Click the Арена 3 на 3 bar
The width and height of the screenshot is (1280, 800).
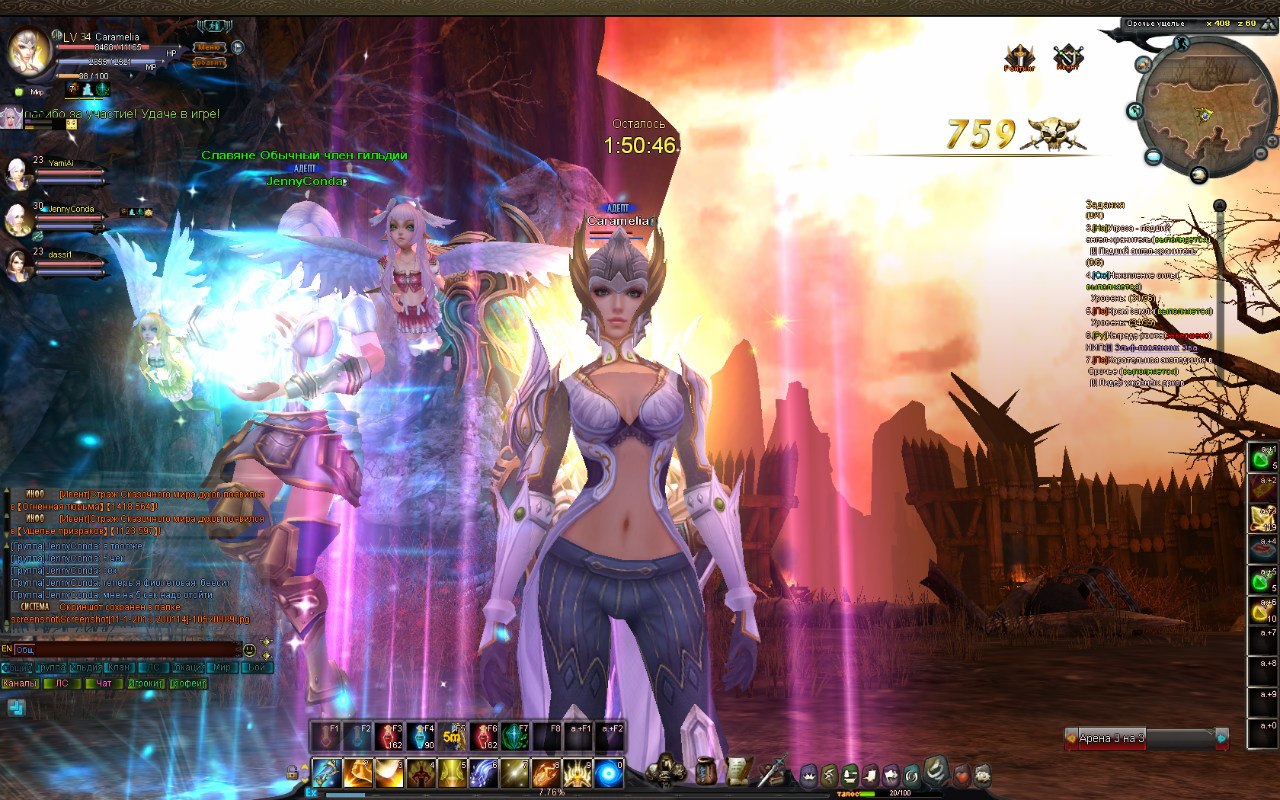tap(1140, 739)
